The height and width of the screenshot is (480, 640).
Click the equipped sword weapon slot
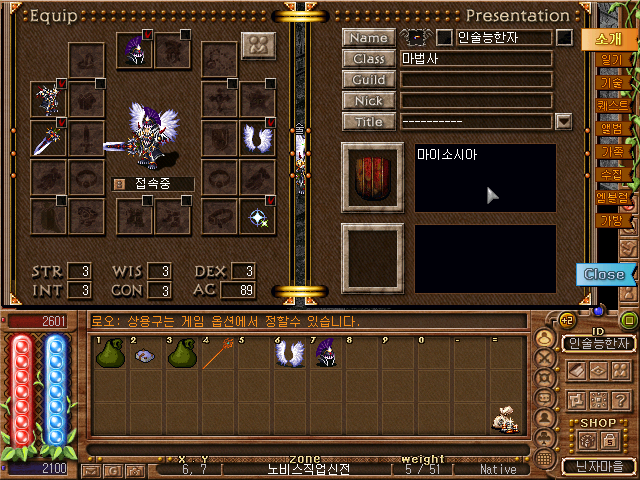pos(47,138)
